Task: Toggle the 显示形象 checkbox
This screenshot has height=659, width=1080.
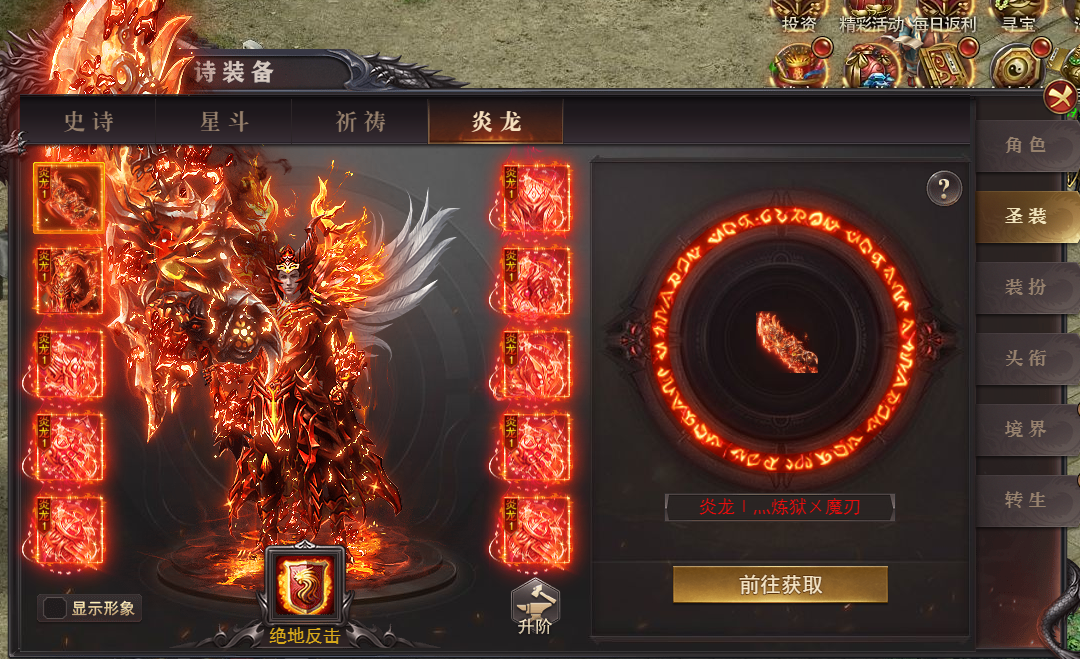Action: pos(52,608)
